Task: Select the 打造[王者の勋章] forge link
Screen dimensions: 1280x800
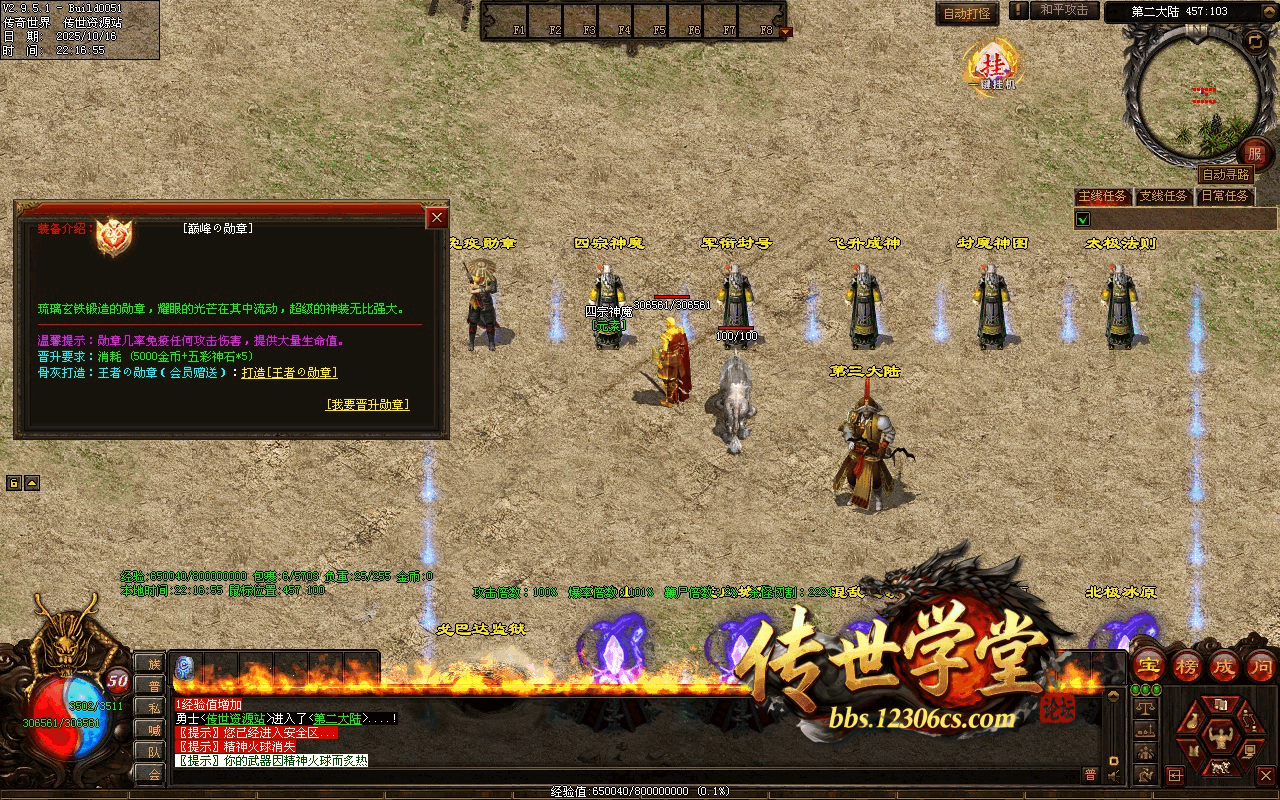Action: [289, 373]
